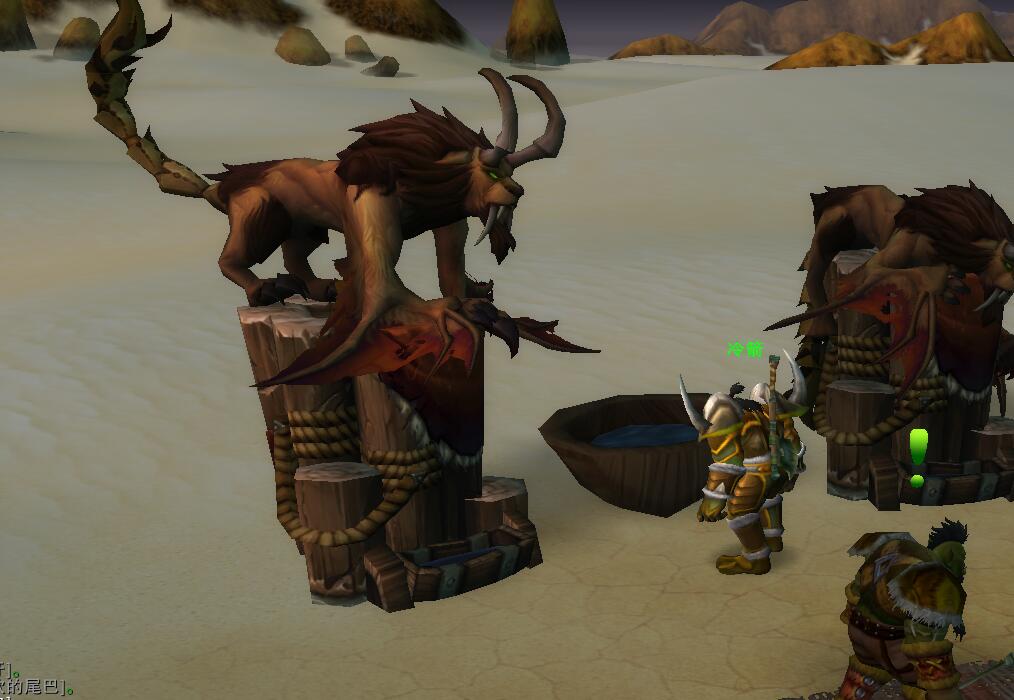The height and width of the screenshot is (700, 1014).
Task: Open the chat item link ending in 的尾巴
Action: point(35,686)
